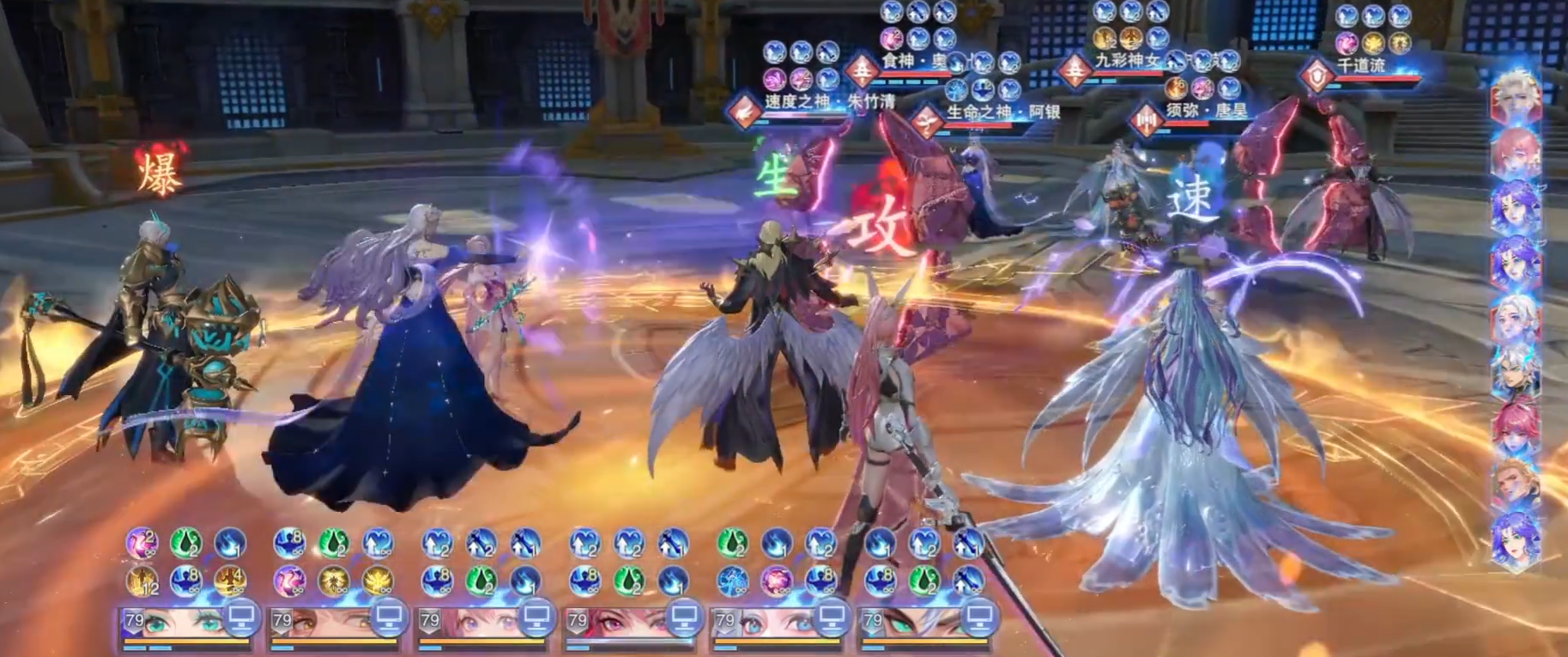Select the silver-haired man in the turn order

tap(1517, 374)
